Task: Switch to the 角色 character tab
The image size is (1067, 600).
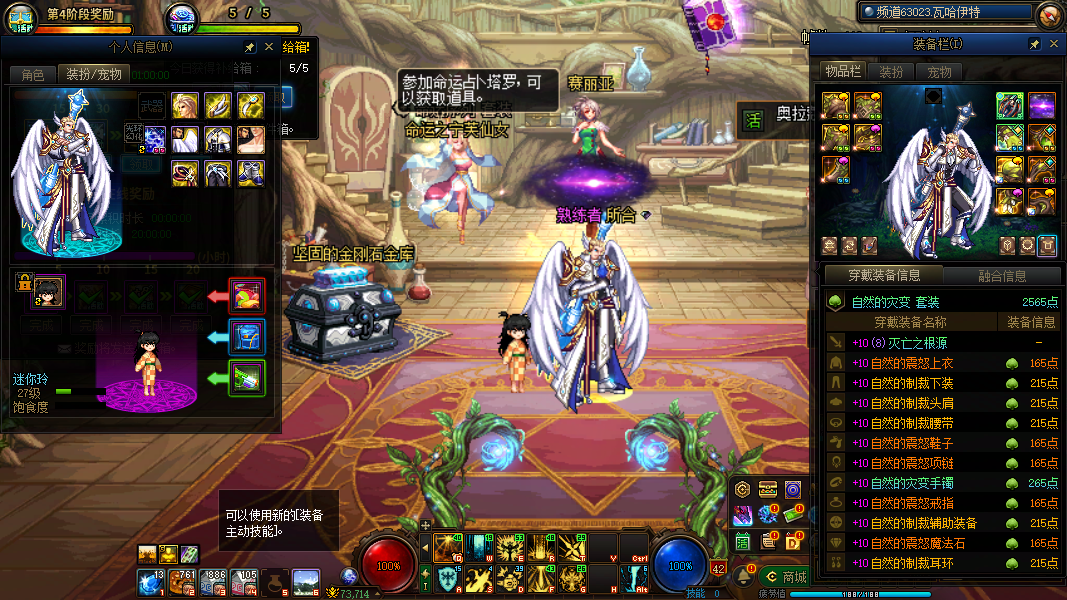Action: click(x=32, y=74)
